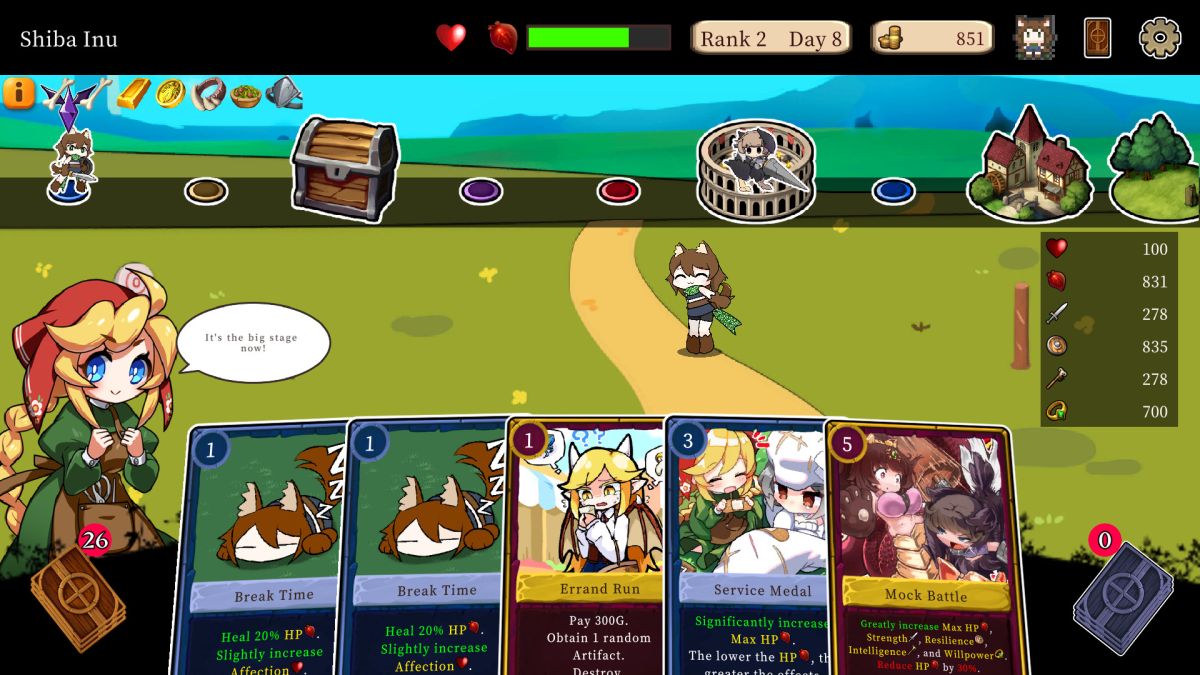Inspect the gold coin artifact
1200x675 pixels.
(171, 93)
